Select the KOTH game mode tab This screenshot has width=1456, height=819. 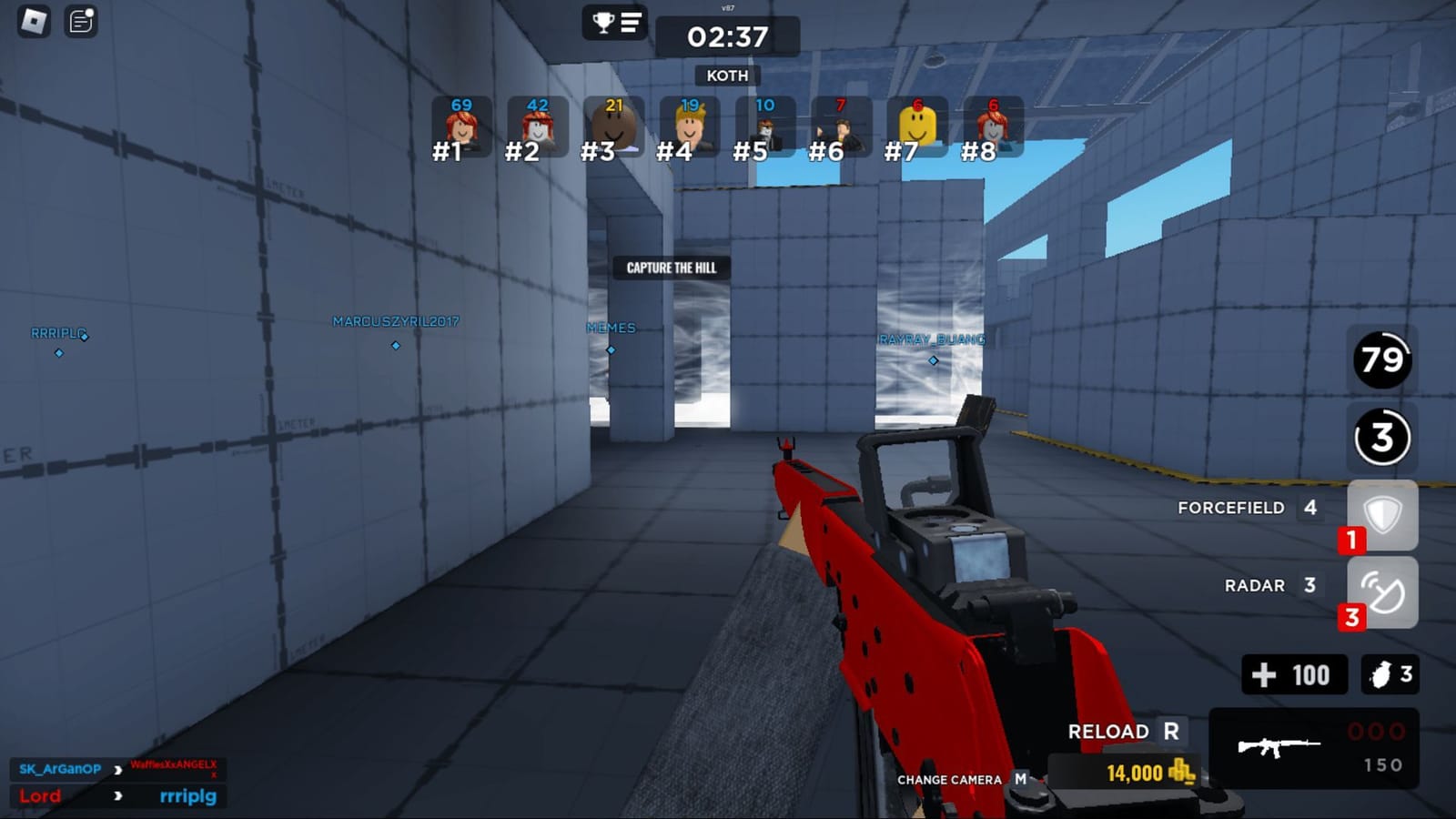(x=726, y=76)
